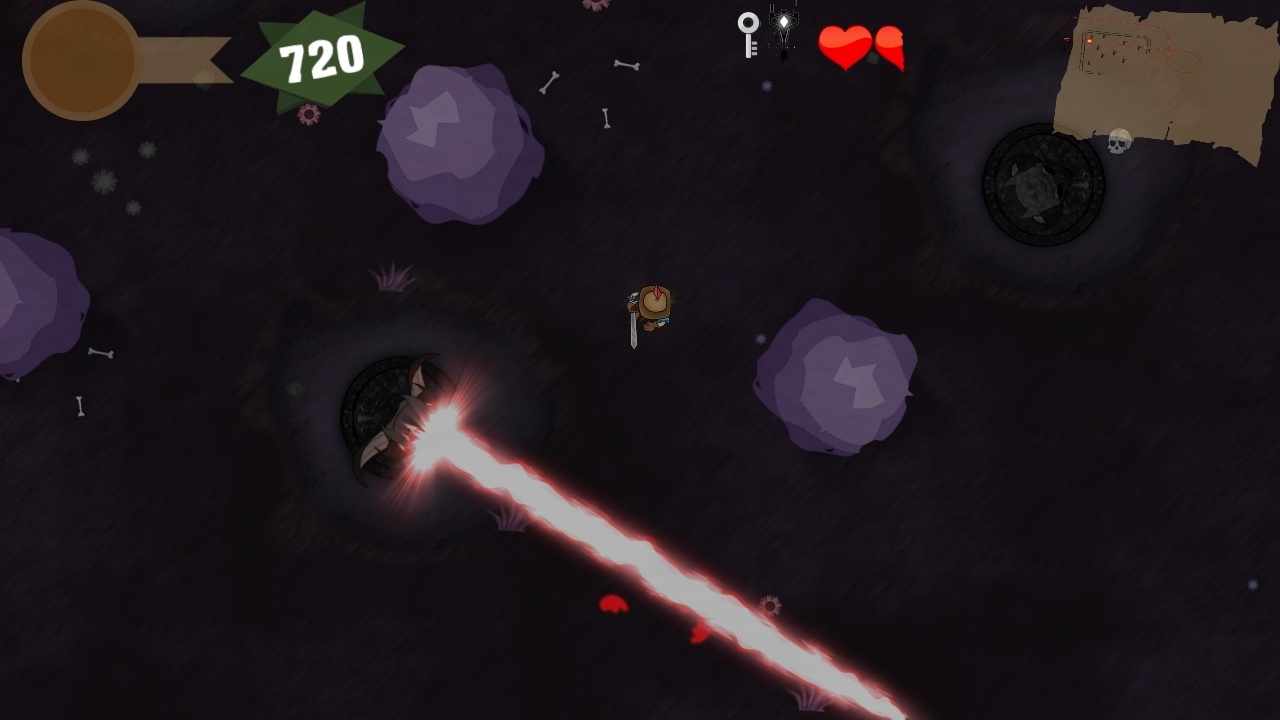The height and width of the screenshot is (720, 1280).
Task: Toggle the glowing diamond inside the tower icon
Action: (783, 20)
